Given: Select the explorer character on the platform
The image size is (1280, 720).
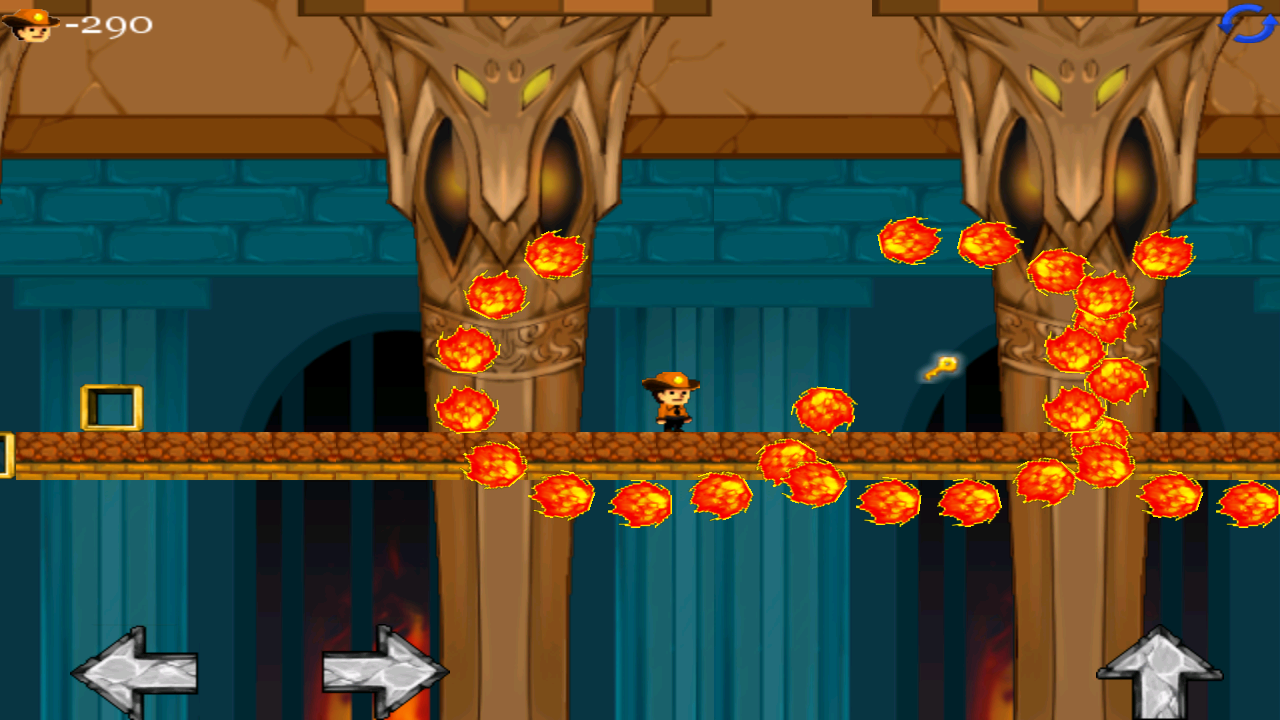Looking at the screenshot, I should tap(670, 400).
